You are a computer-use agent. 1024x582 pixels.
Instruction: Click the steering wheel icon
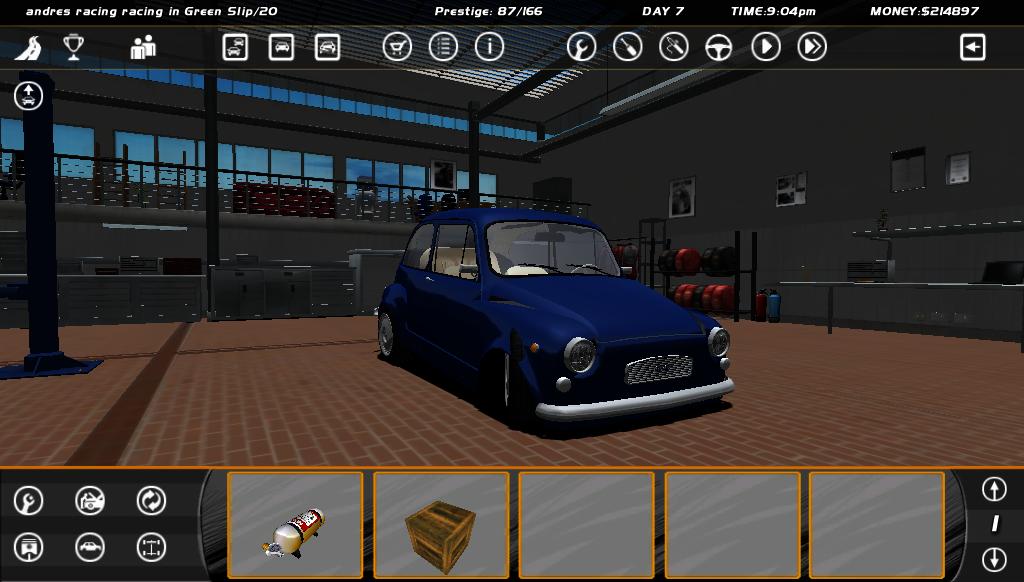click(x=719, y=47)
